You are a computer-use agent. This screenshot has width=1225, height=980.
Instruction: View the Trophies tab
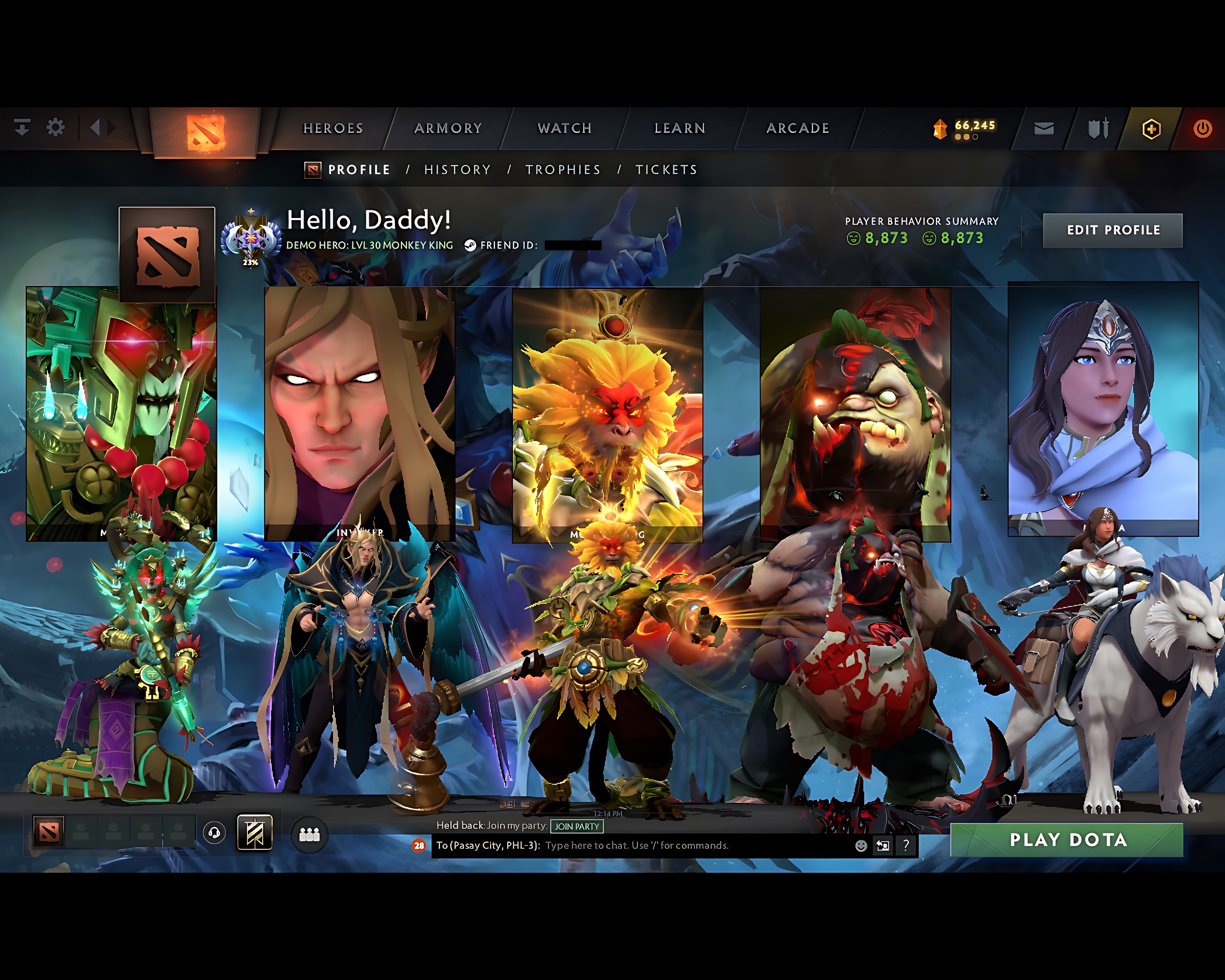tap(562, 170)
